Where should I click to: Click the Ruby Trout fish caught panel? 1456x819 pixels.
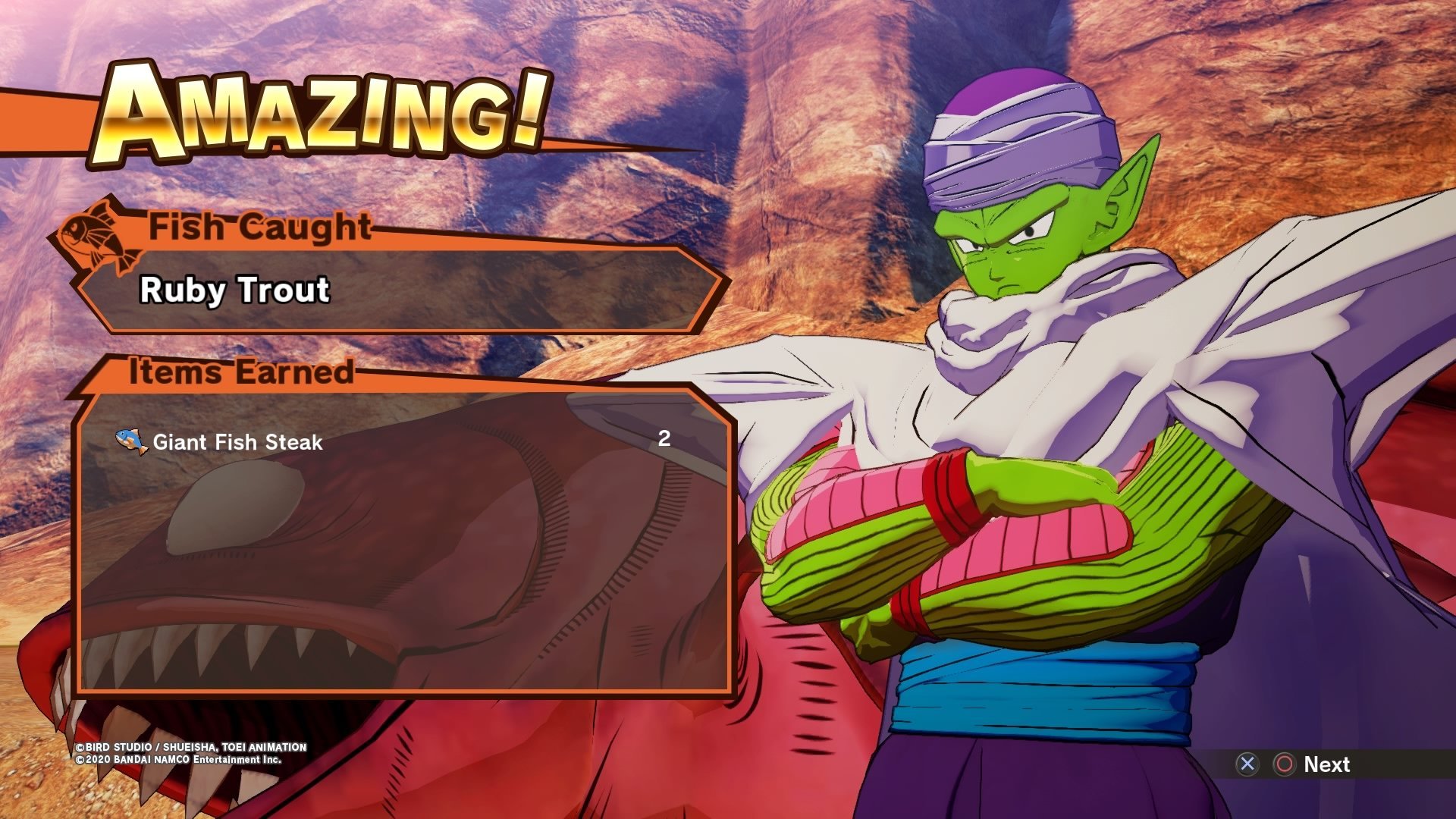pyautogui.click(x=394, y=290)
